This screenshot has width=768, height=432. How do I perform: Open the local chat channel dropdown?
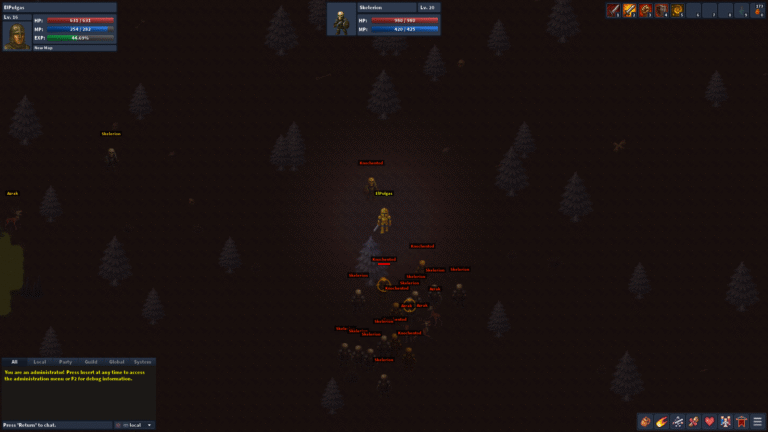138,425
